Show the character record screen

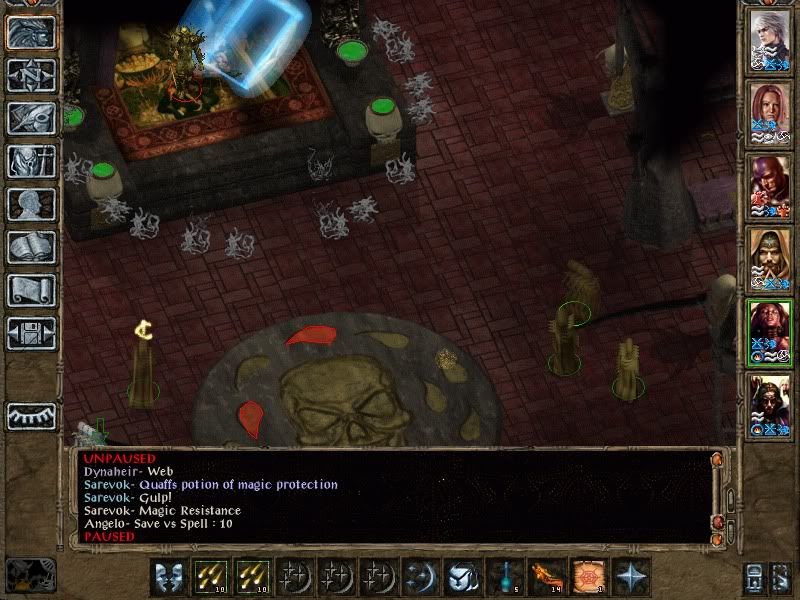tap(31, 204)
